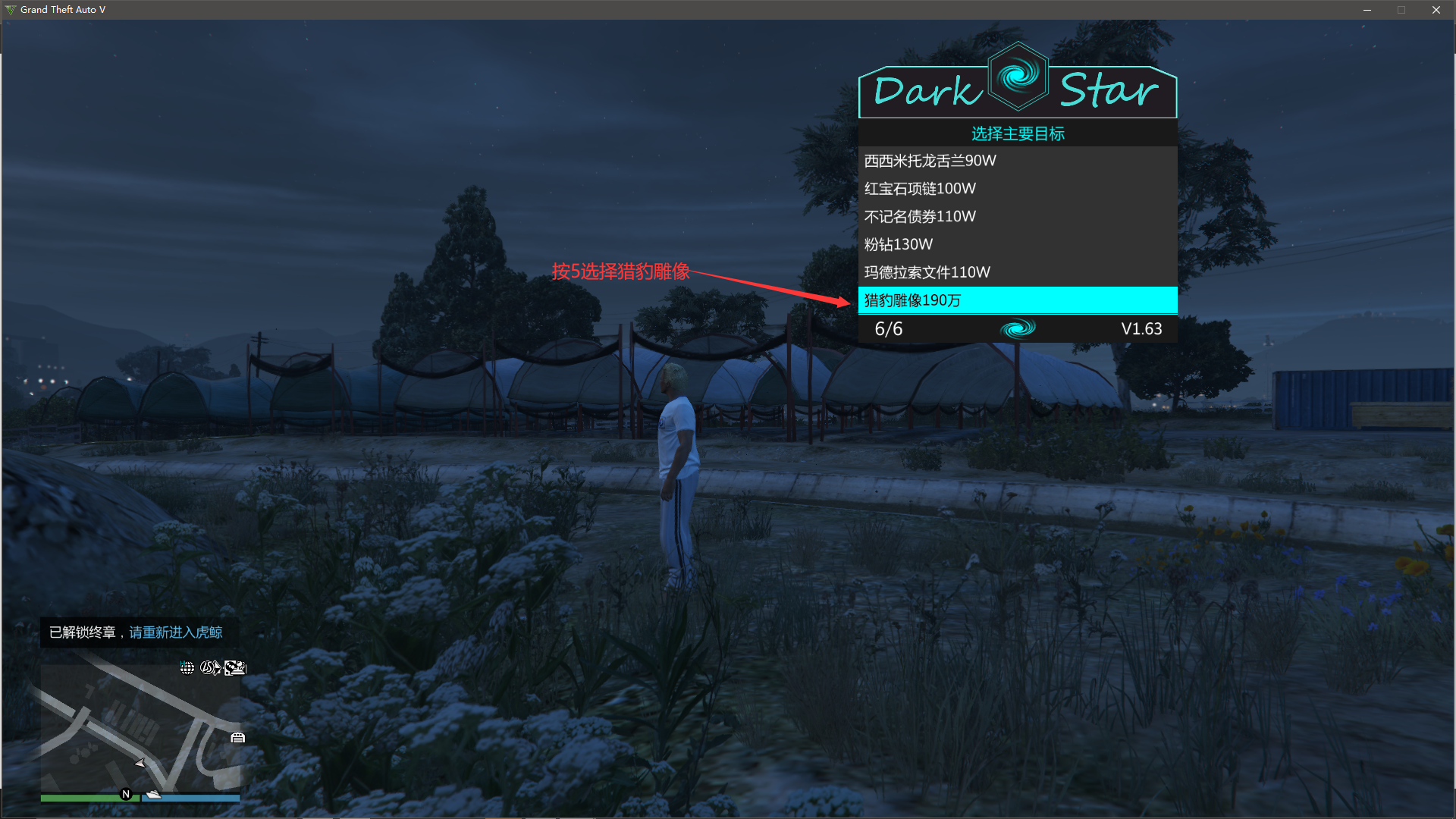
Task: Minimize the game window
Action: pyautogui.click(x=1367, y=10)
